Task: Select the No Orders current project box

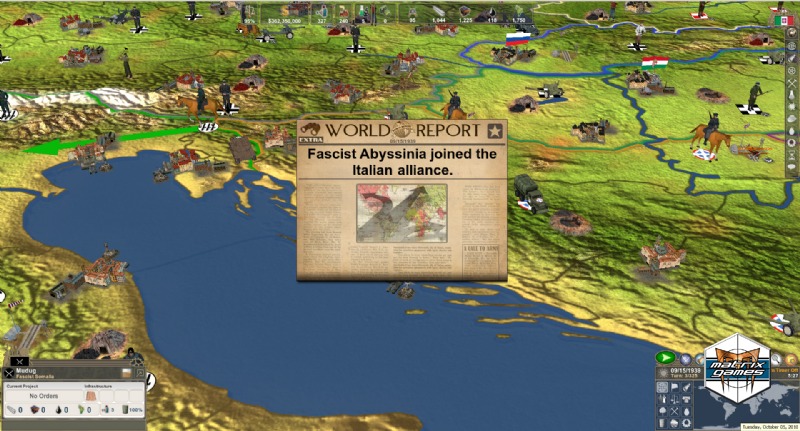Action: click(45, 395)
